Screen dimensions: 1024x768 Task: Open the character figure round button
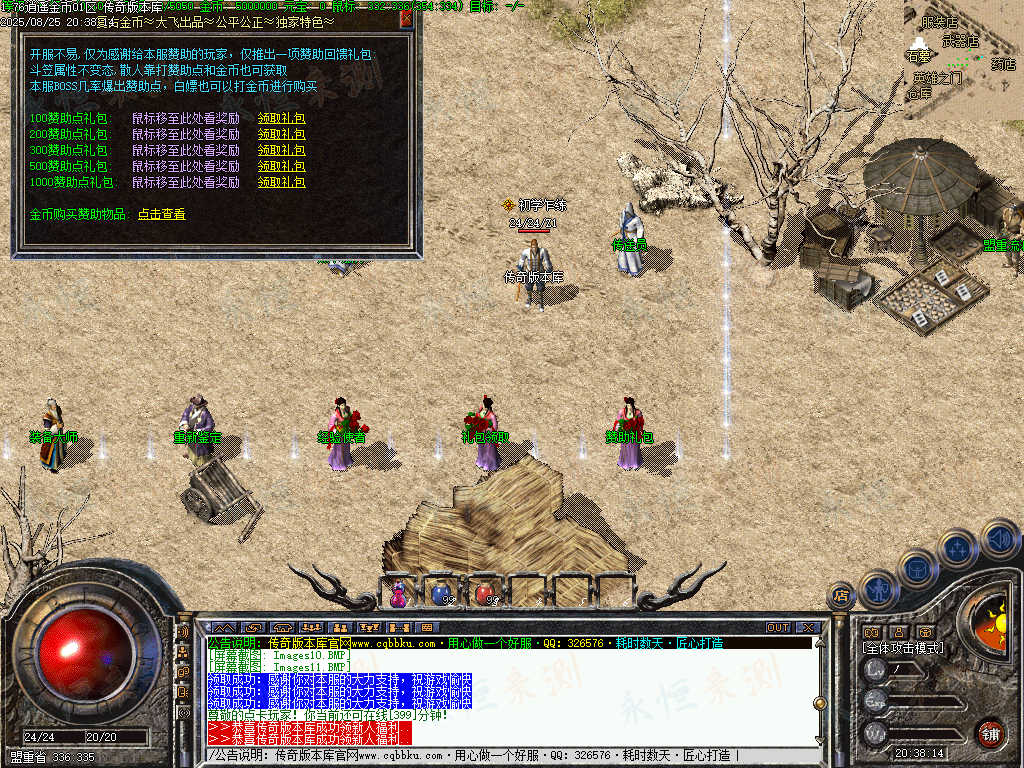point(879,588)
